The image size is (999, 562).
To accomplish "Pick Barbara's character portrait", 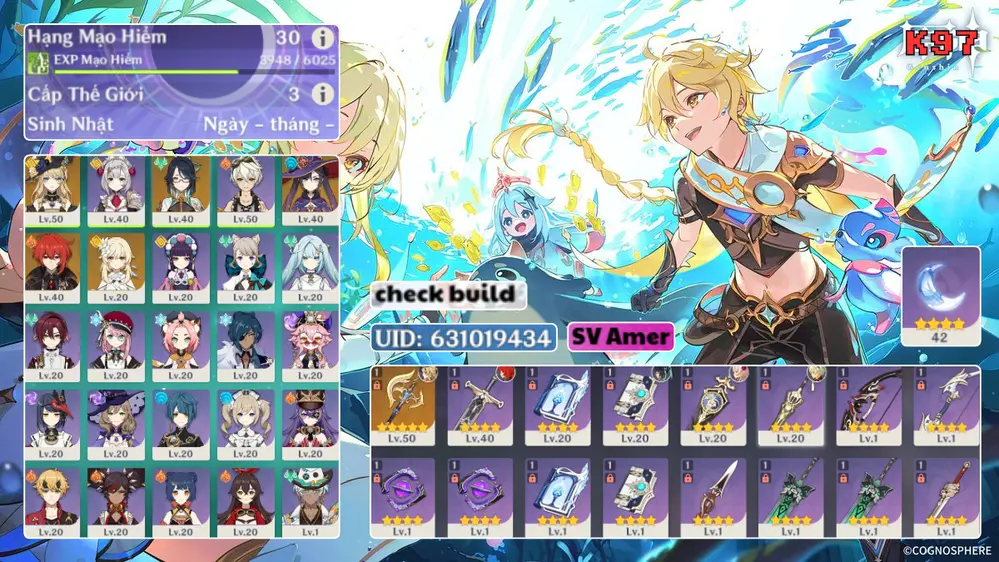I will coord(246,421).
